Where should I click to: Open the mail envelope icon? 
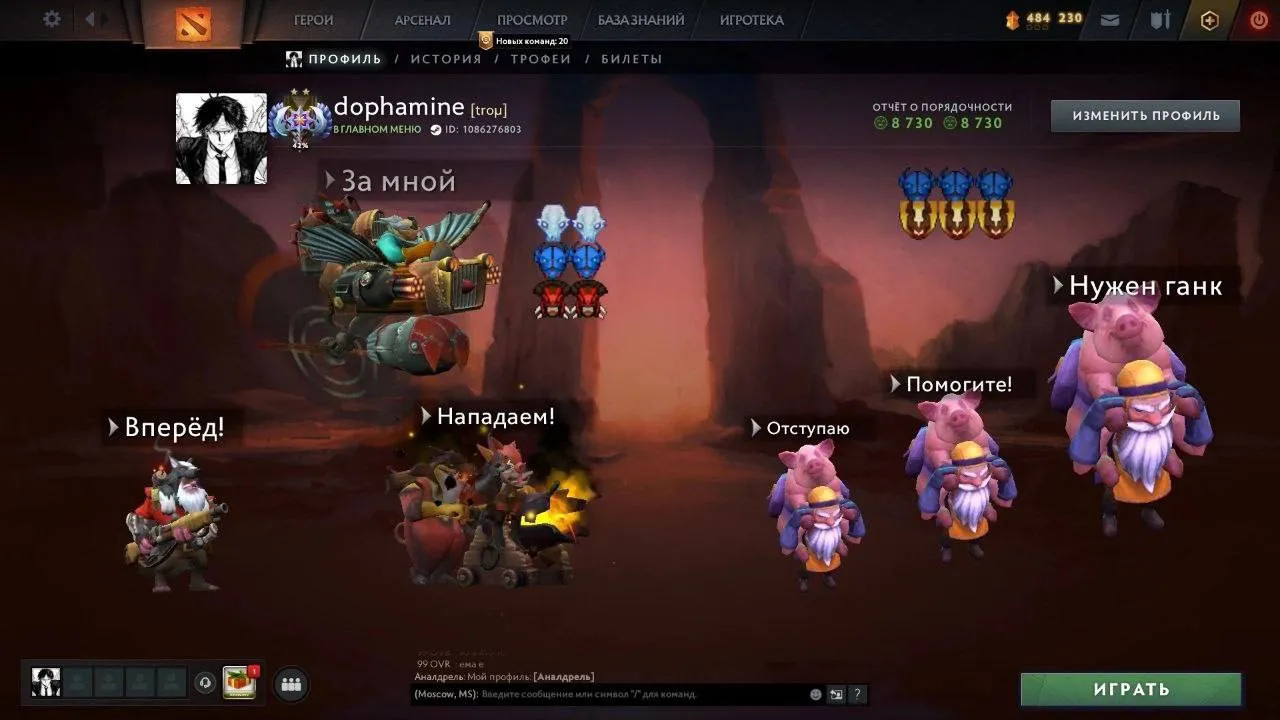pyautogui.click(x=1110, y=20)
